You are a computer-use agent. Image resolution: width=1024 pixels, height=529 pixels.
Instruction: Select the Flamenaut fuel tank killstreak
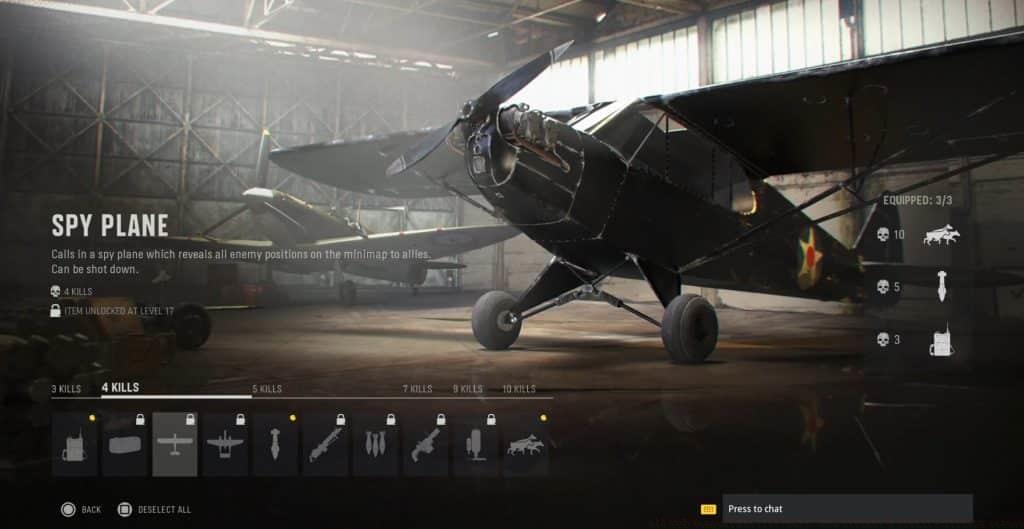point(476,445)
